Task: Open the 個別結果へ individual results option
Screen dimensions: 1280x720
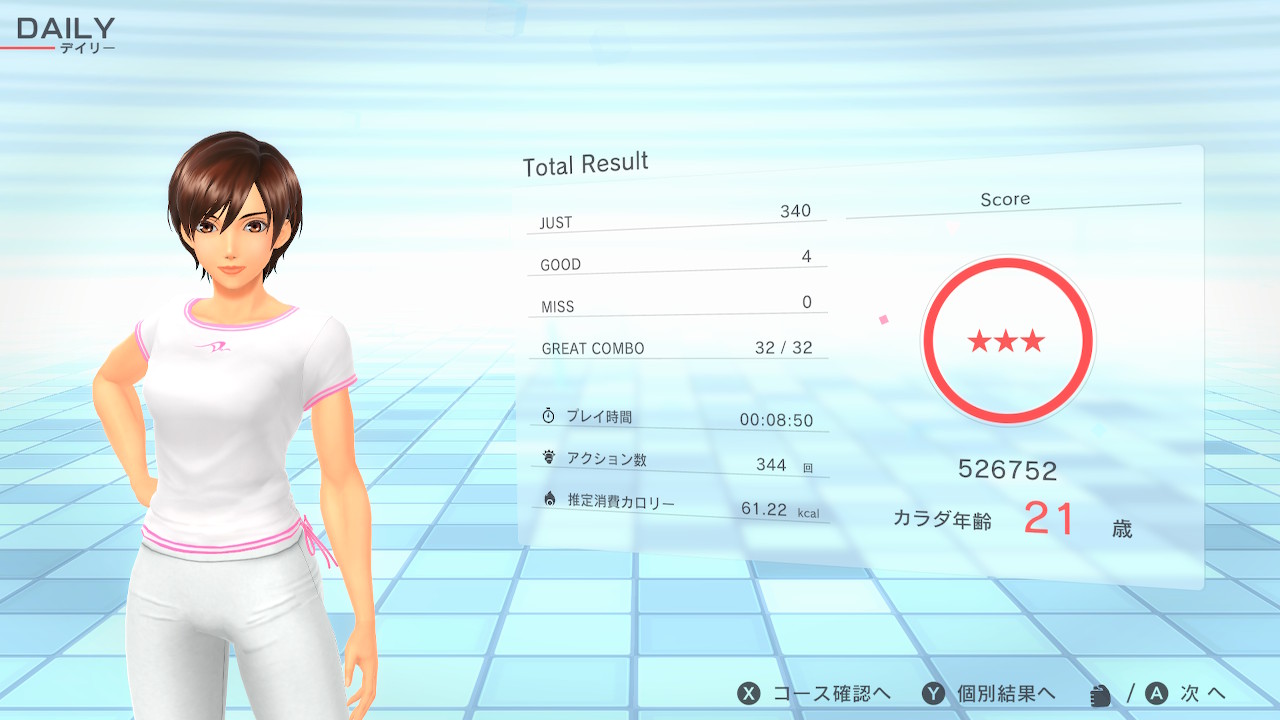Action: (x=989, y=694)
